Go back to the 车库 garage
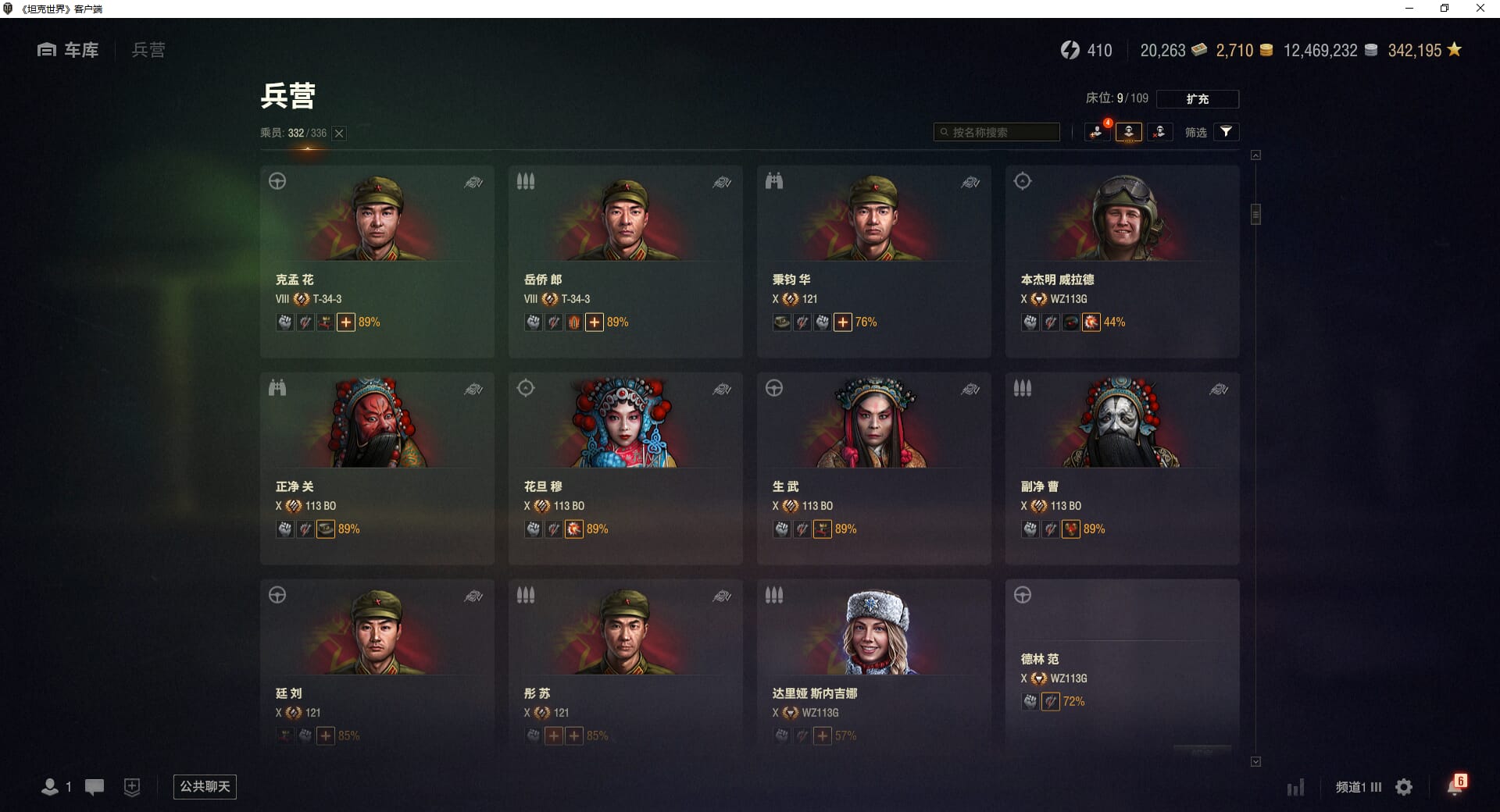1500x812 pixels. pyautogui.click(x=69, y=50)
